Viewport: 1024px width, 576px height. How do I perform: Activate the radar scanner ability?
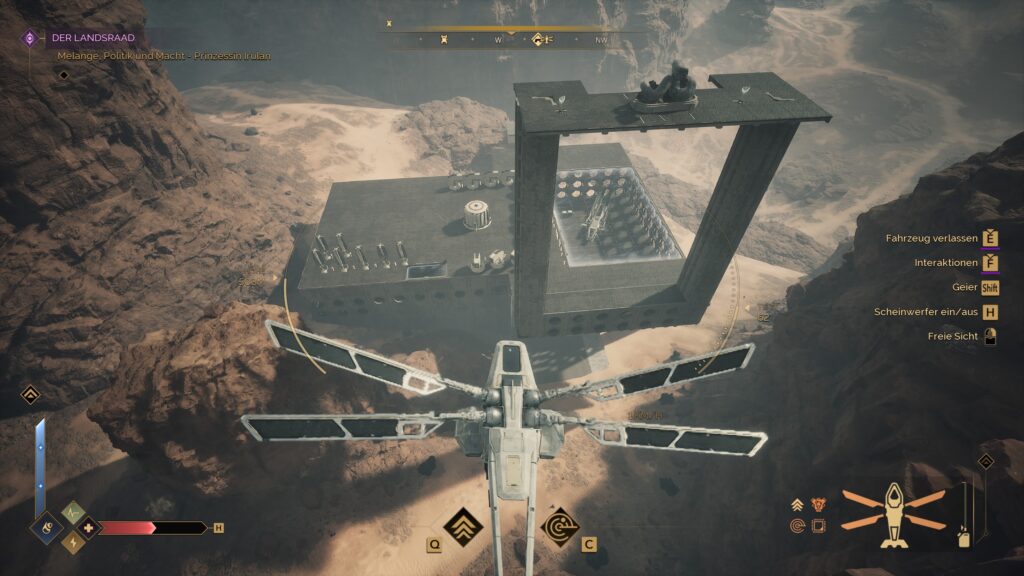tap(559, 526)
